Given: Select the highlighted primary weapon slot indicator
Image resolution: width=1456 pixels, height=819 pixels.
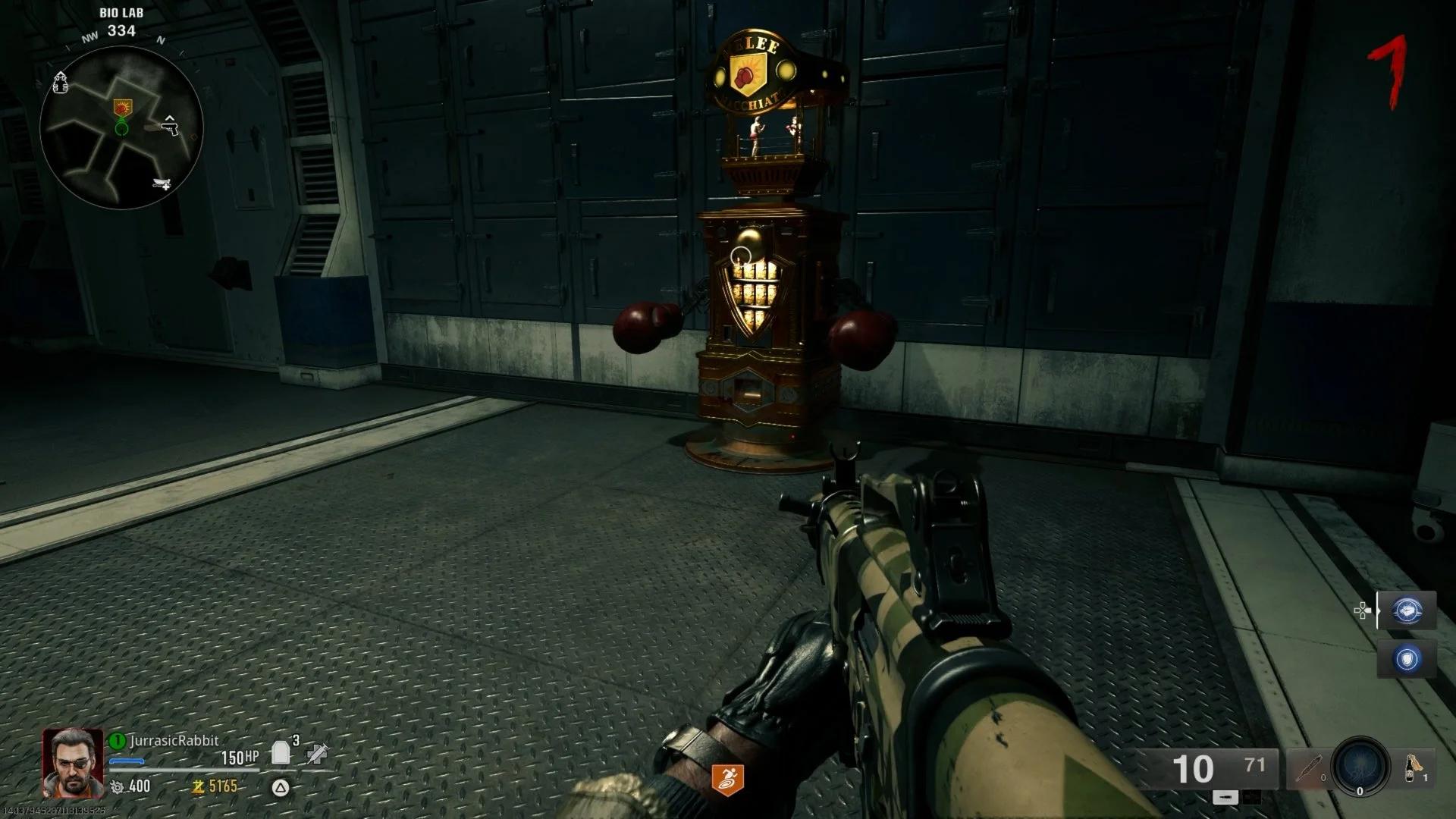Looking at the screenshot, I should (1225, 797).
